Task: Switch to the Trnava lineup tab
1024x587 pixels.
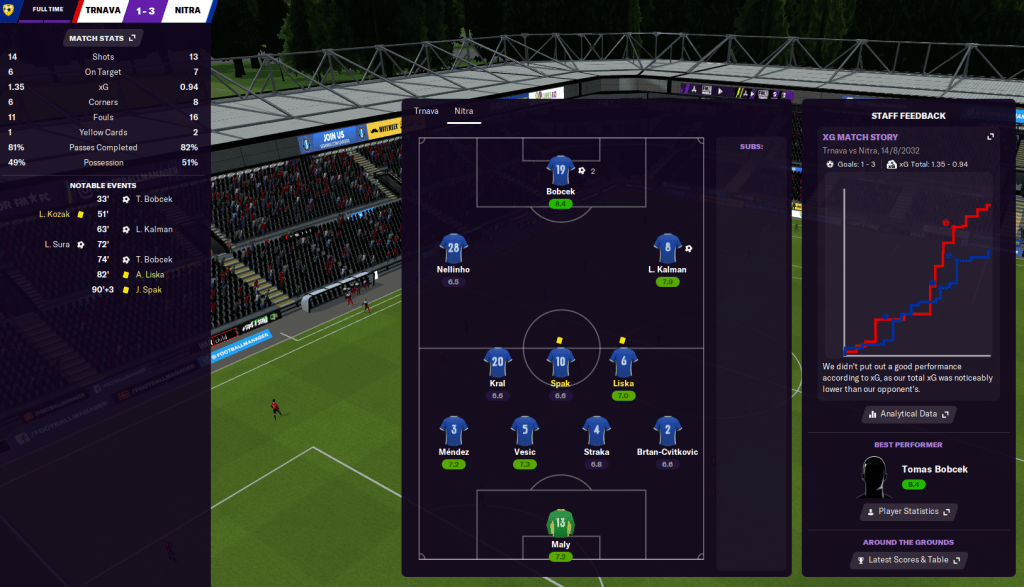Action: [x=427, y=111]
